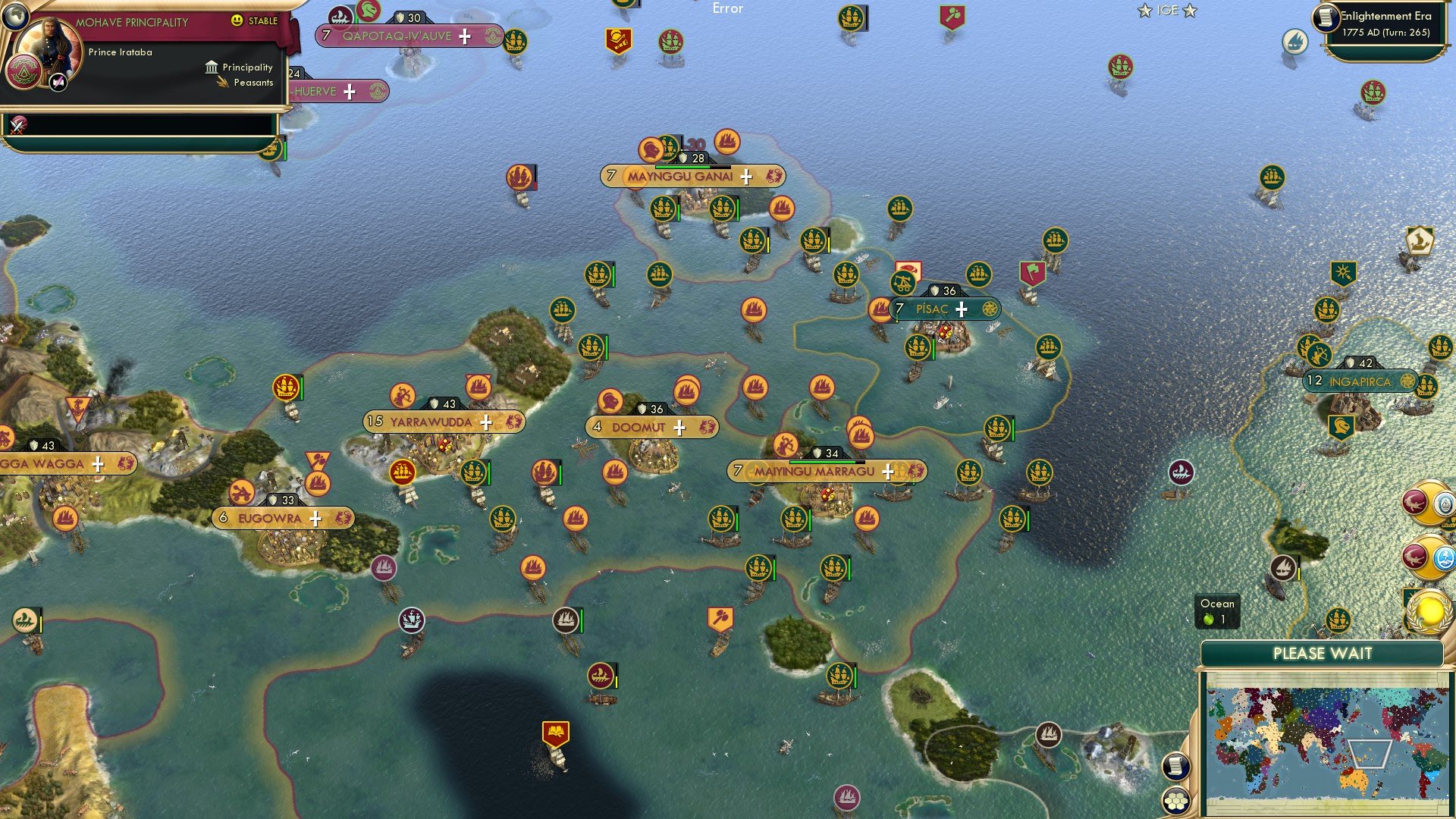Click the stable smiley happiness indicator

[237, 22]
